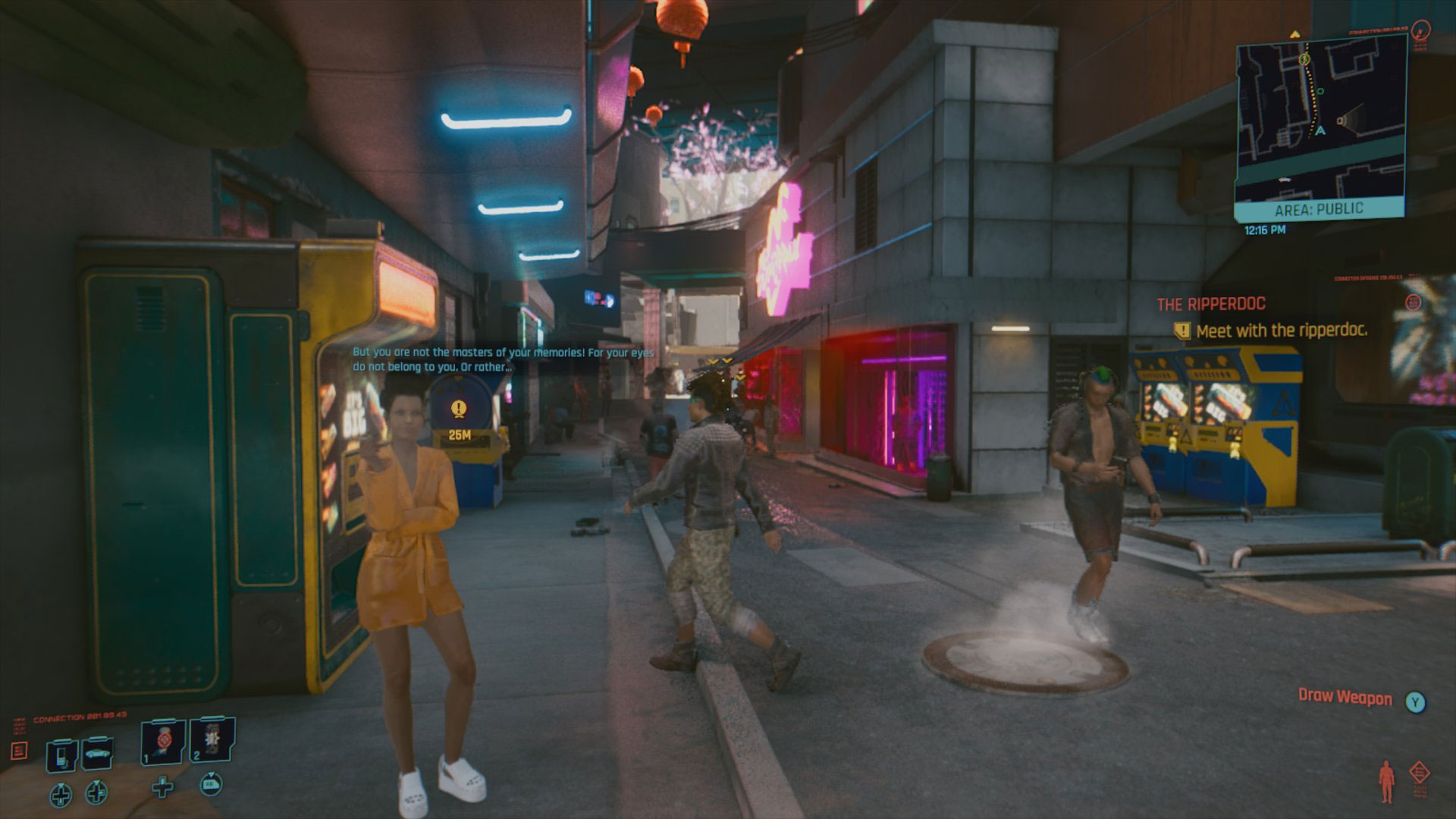The height and width of the screenshot is (819, 1456).
Task: Click the Meet with the ripperdoc objective
Action: [1281, 331]
